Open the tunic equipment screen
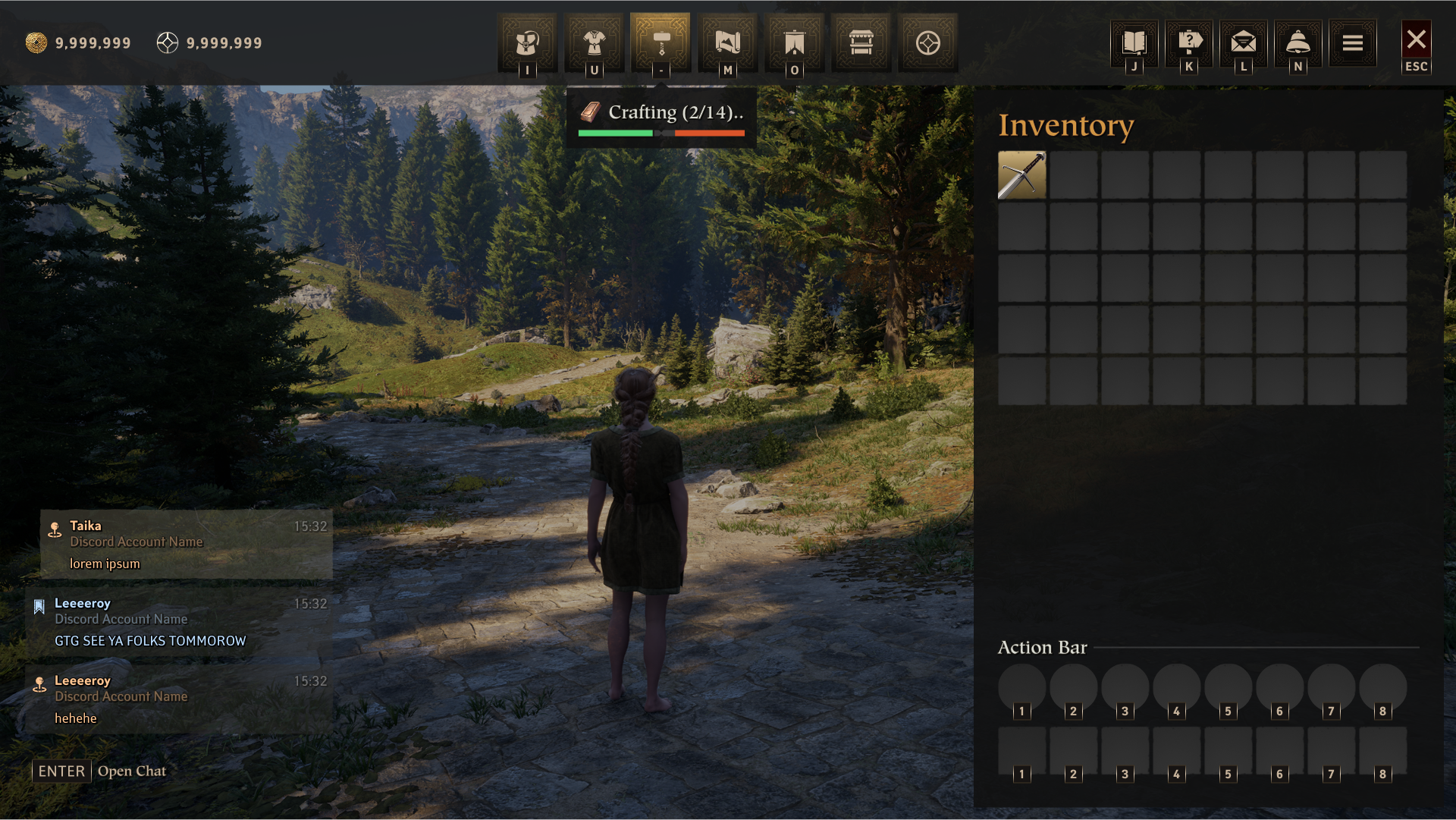Viewport: 1456px width, 820px height. click(x=594, y=42)
